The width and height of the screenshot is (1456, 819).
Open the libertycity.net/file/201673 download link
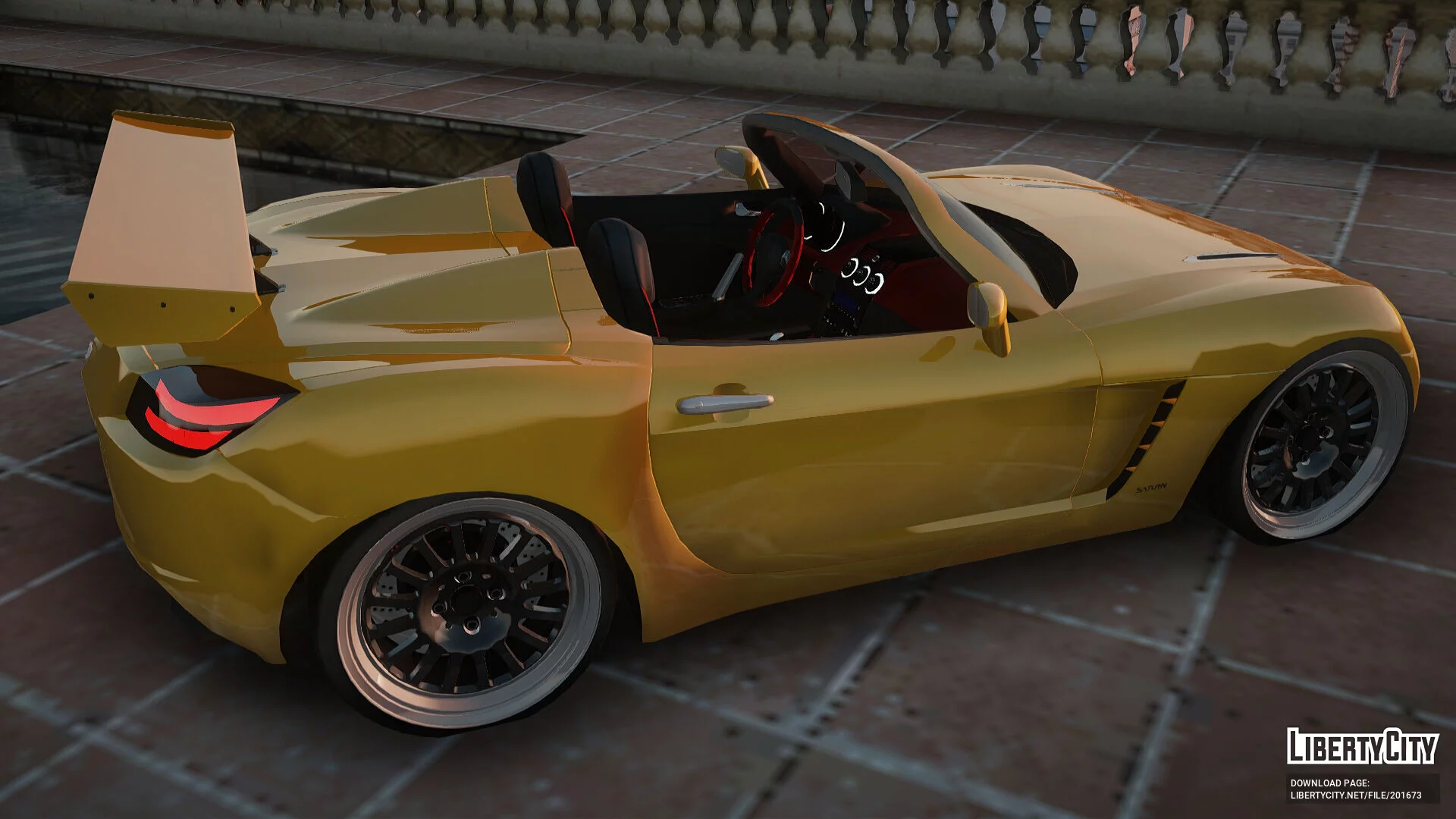pos(1356,795)
